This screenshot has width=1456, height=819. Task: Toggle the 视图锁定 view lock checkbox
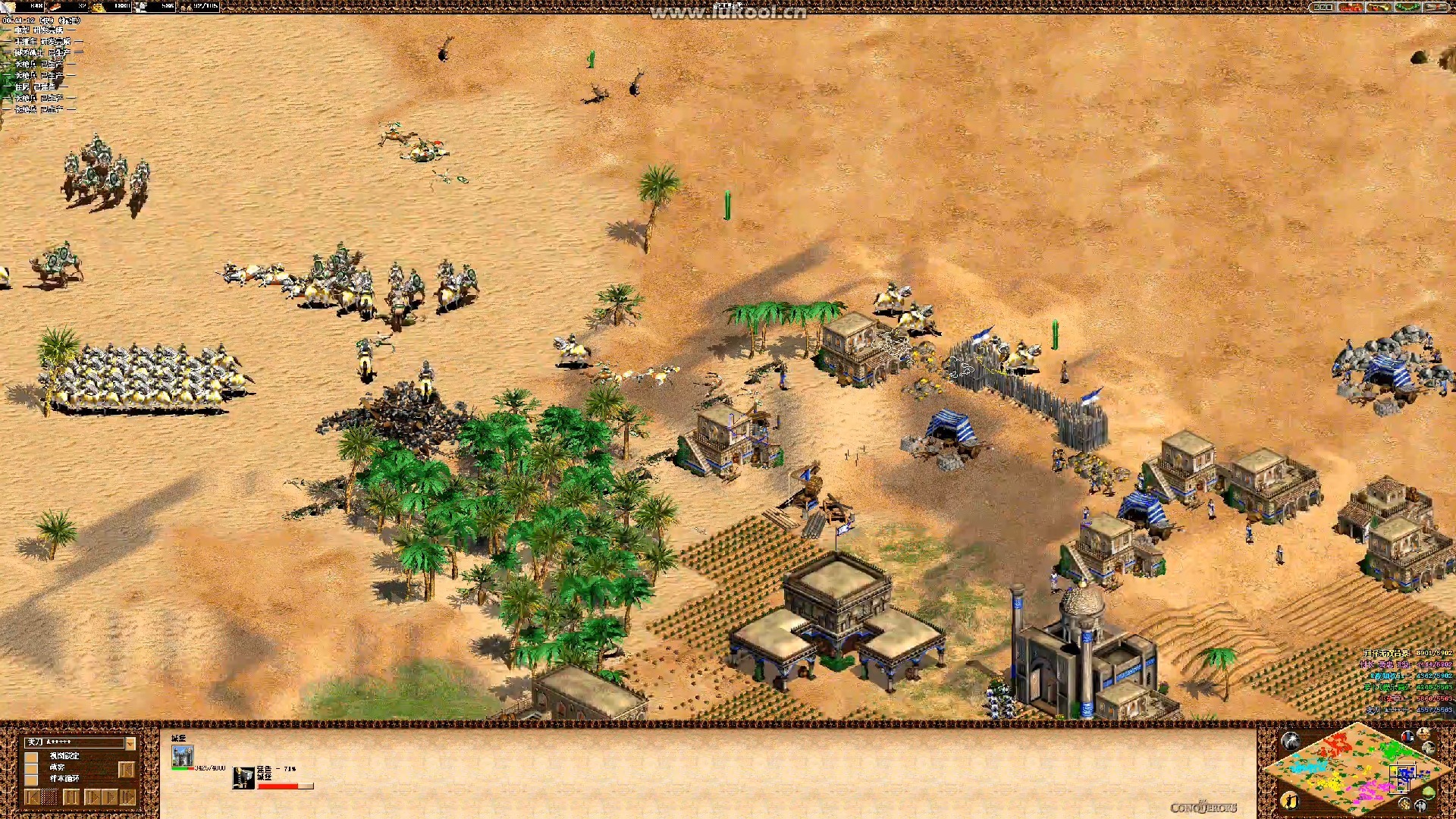[x=32, y=756]
